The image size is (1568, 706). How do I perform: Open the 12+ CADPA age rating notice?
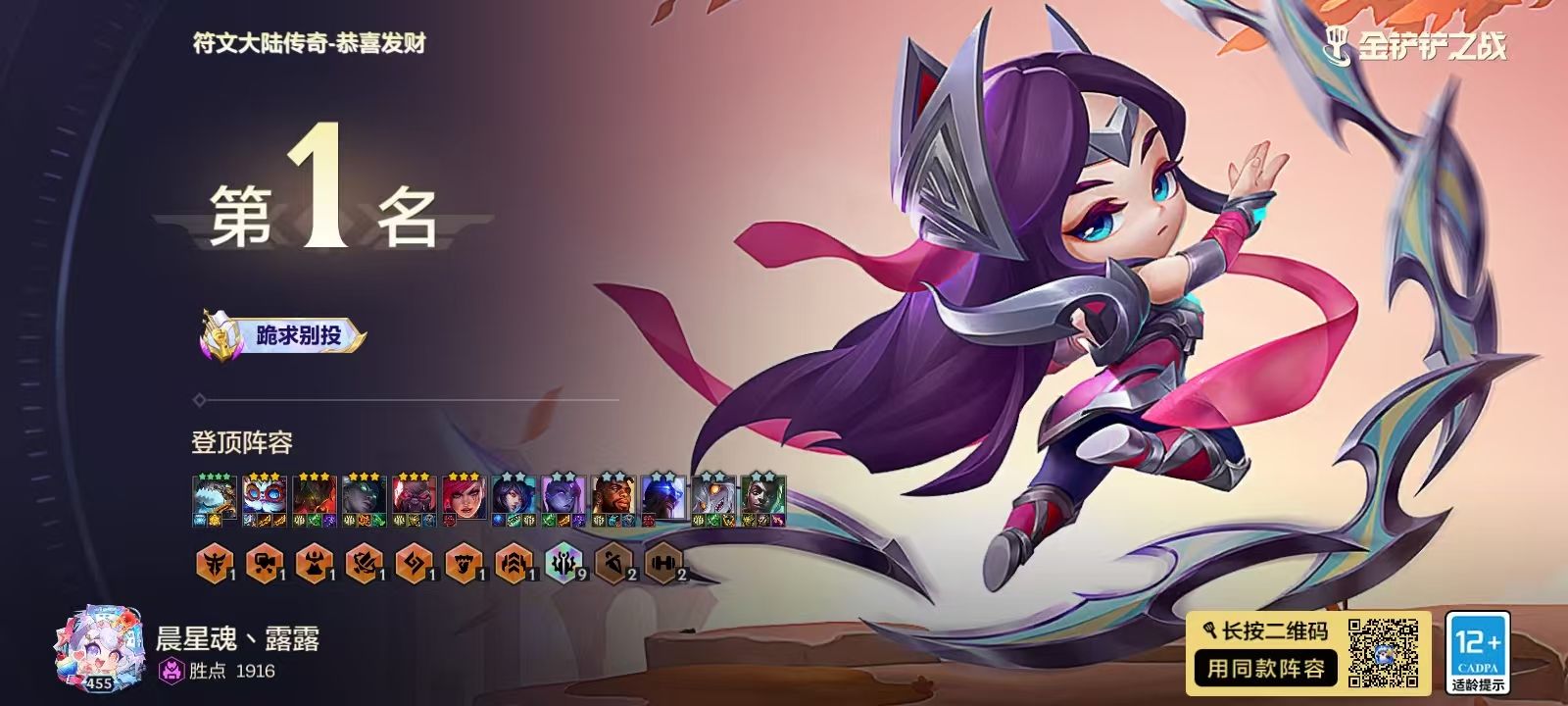1477,652
